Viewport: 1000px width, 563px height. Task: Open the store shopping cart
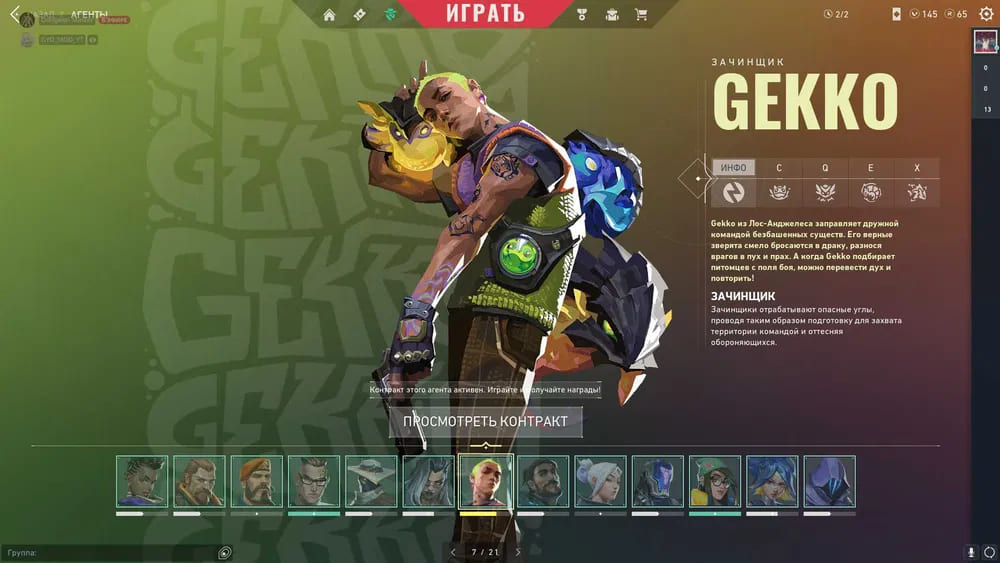tap(641, 14)
